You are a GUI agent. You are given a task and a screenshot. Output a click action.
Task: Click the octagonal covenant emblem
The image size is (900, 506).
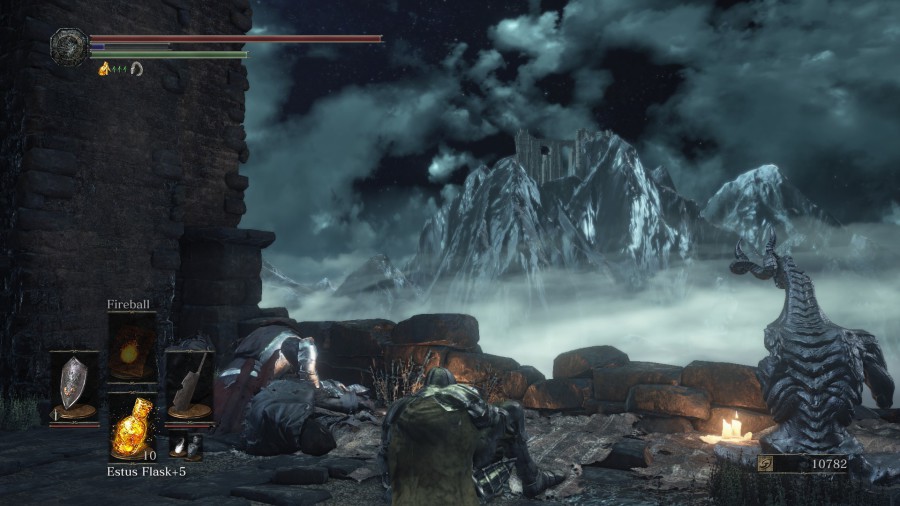click(x=68, y=45)
